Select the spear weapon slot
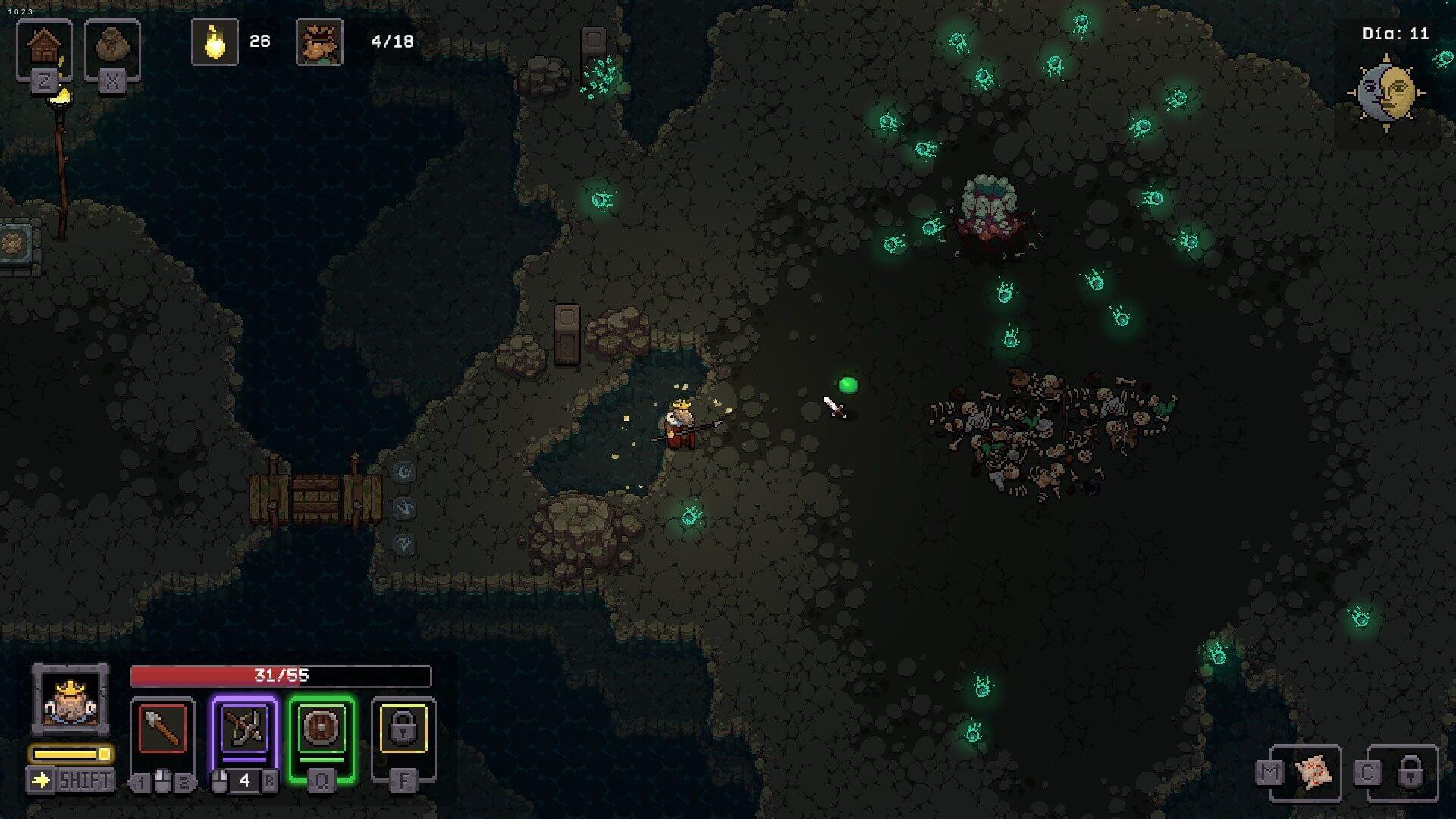 (162, 729)
